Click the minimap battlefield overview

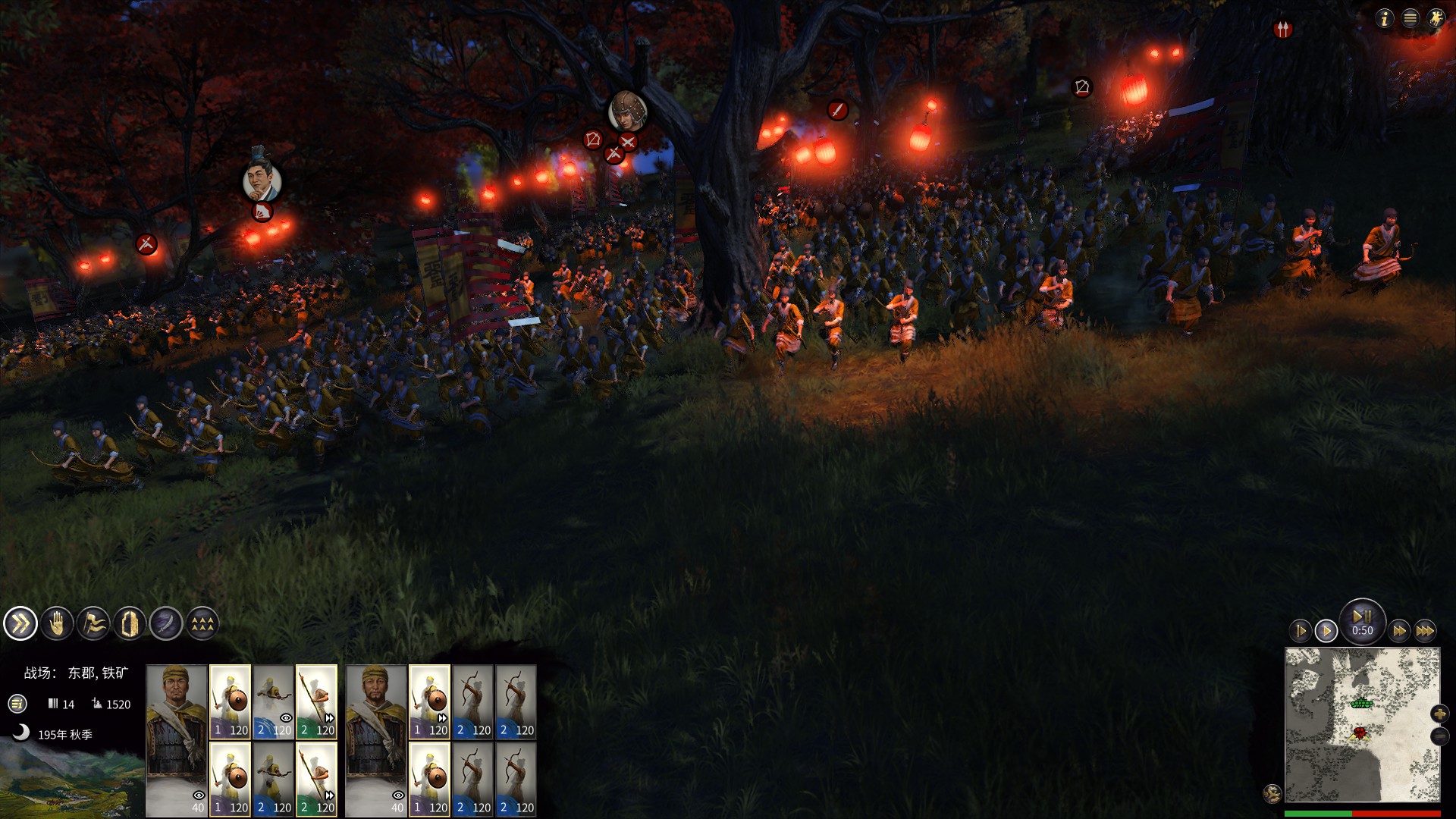tap(1362, 724)
